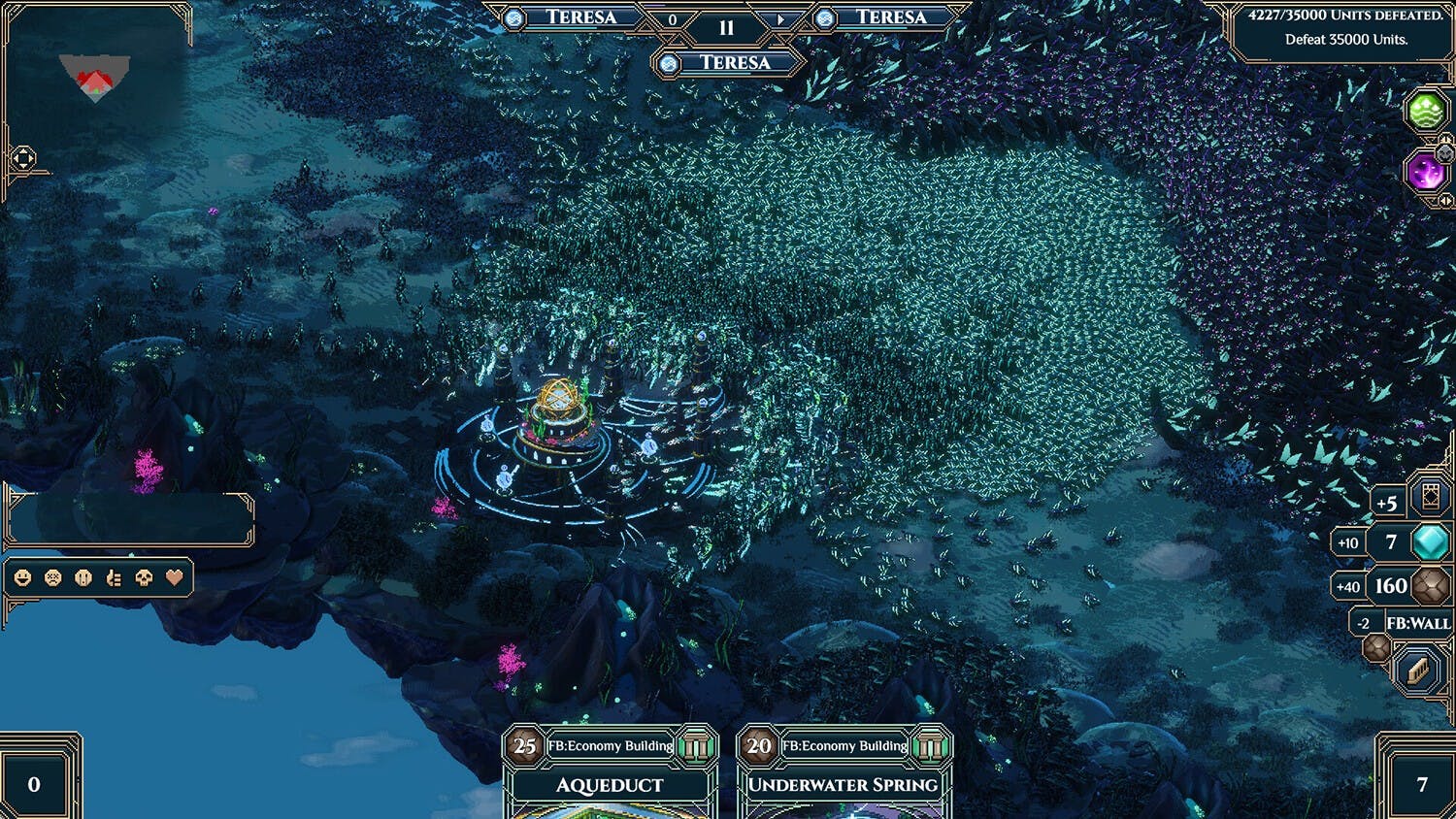This screenshot has height=819, width=1456.
Task: Send the skull emote
Action: pos(144,578)
